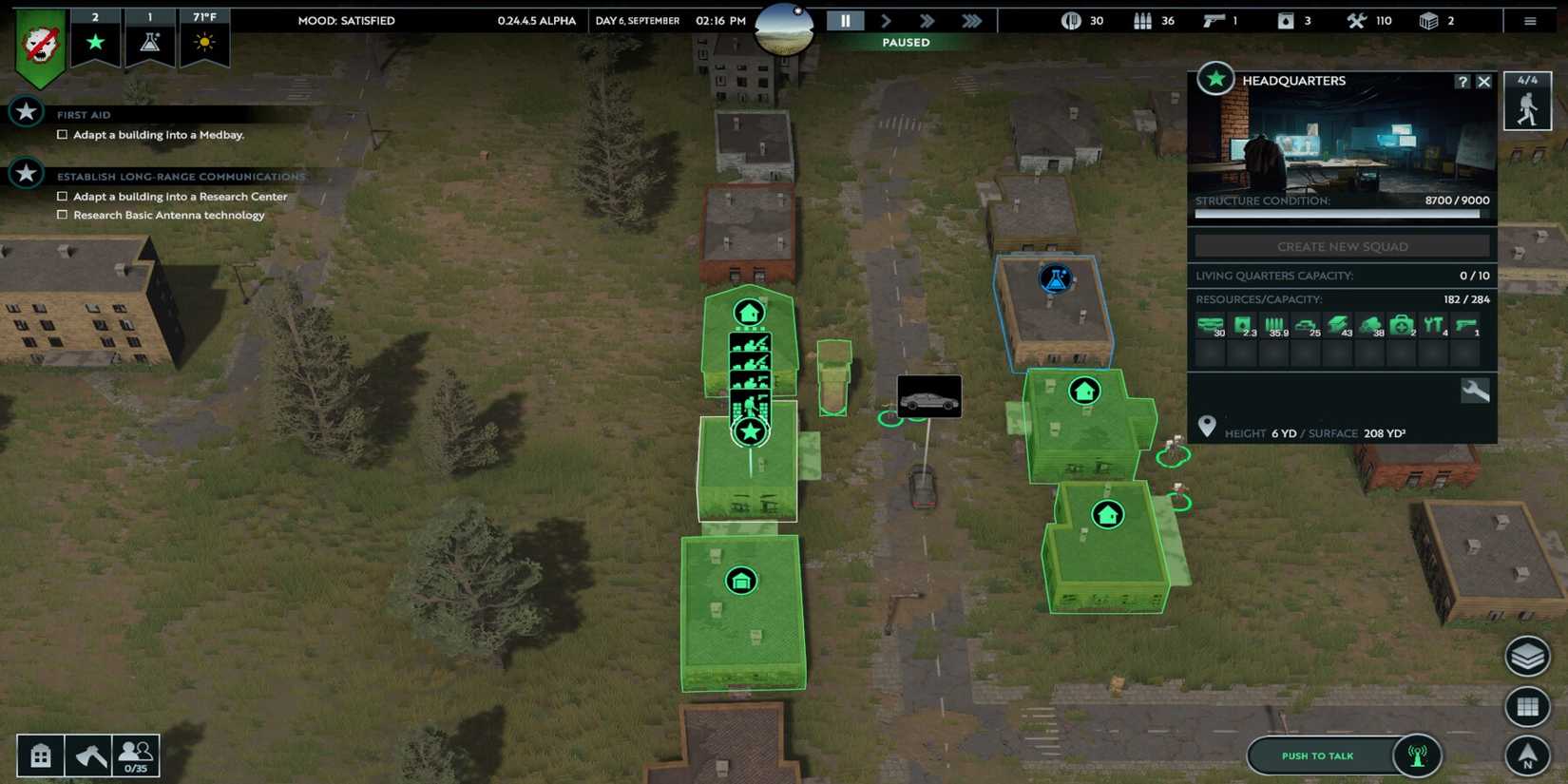
Task: Activate the Push To Talk button
Action: click(1318, 755)
